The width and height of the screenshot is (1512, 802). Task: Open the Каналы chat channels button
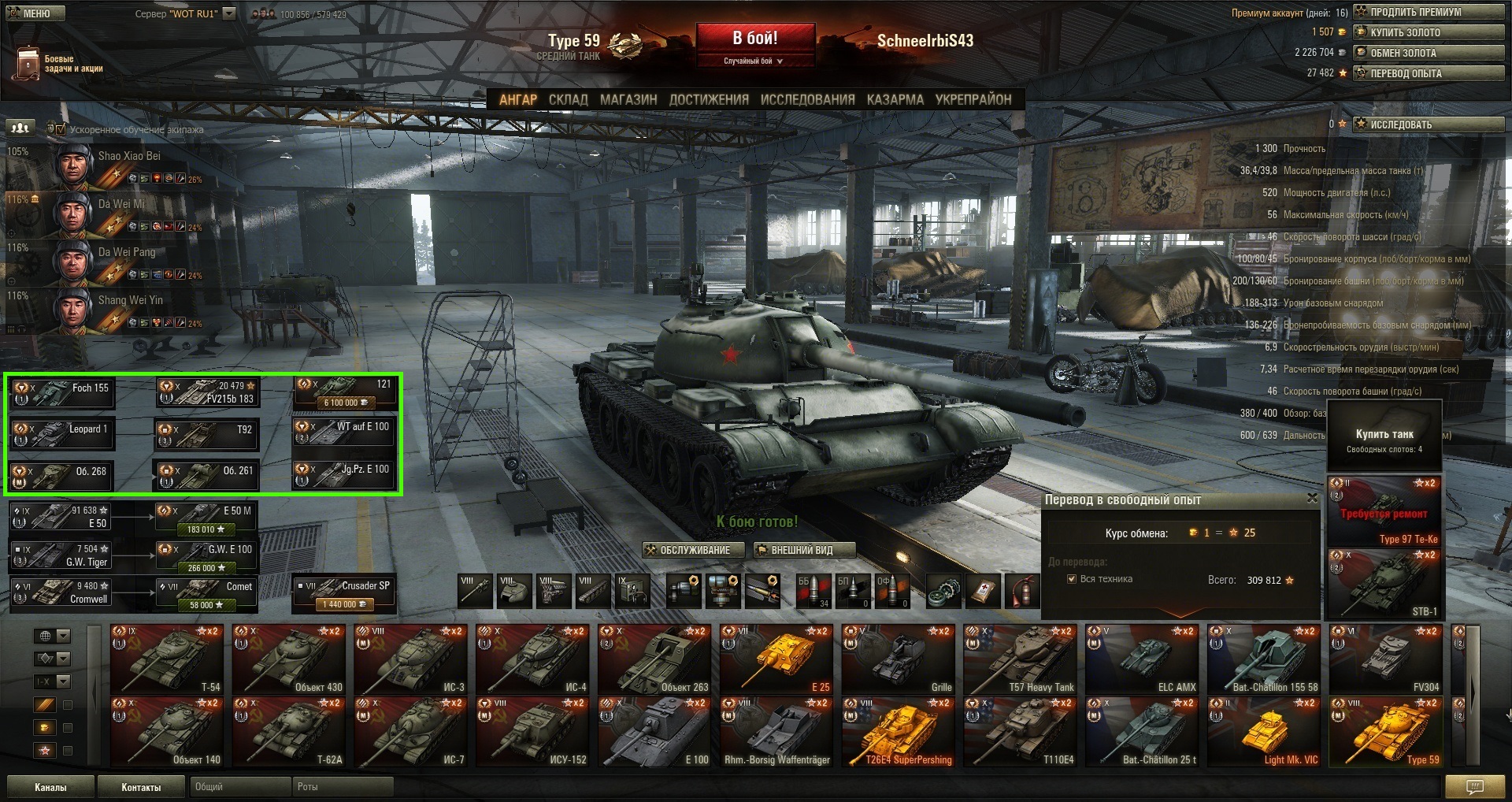click(50, 787)
